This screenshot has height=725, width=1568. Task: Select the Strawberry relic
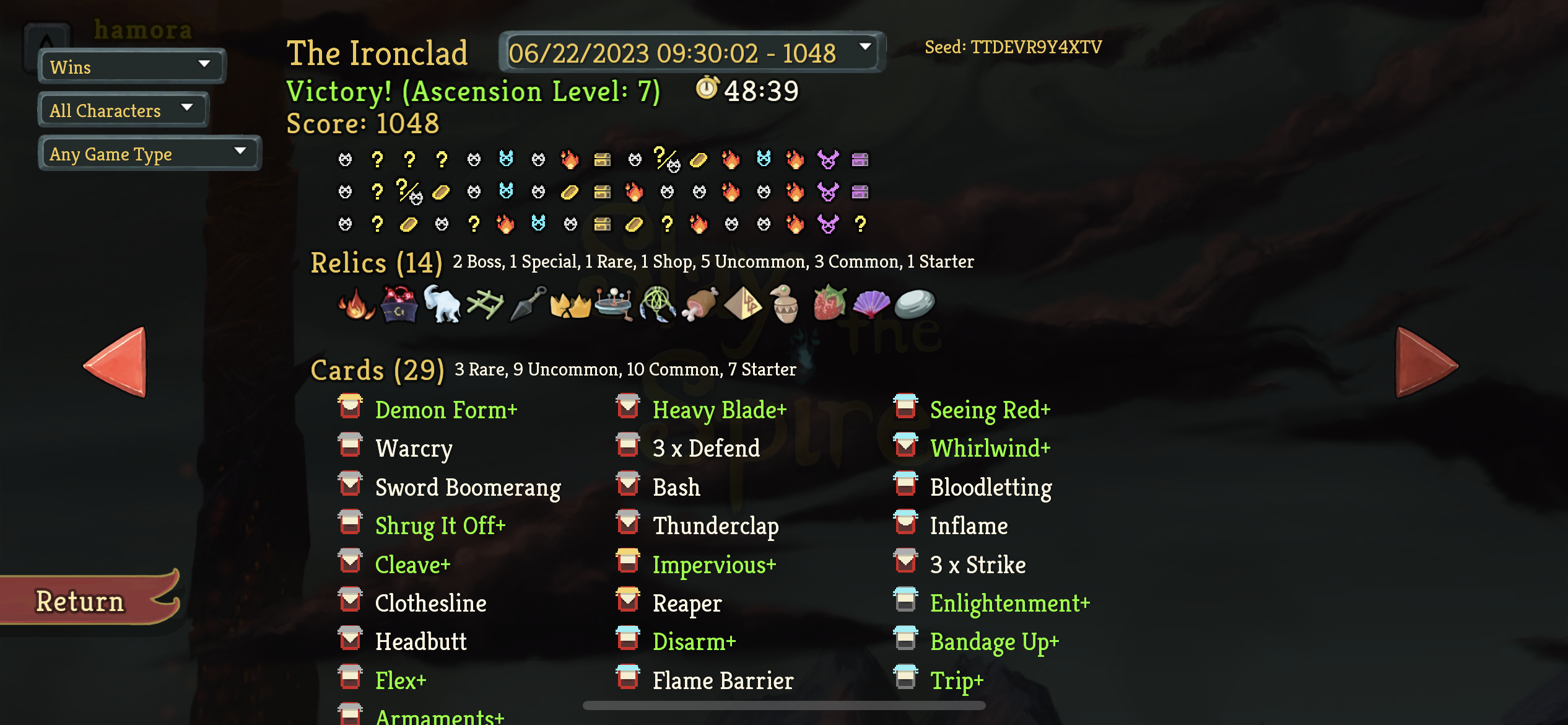[x=830, y=304]
